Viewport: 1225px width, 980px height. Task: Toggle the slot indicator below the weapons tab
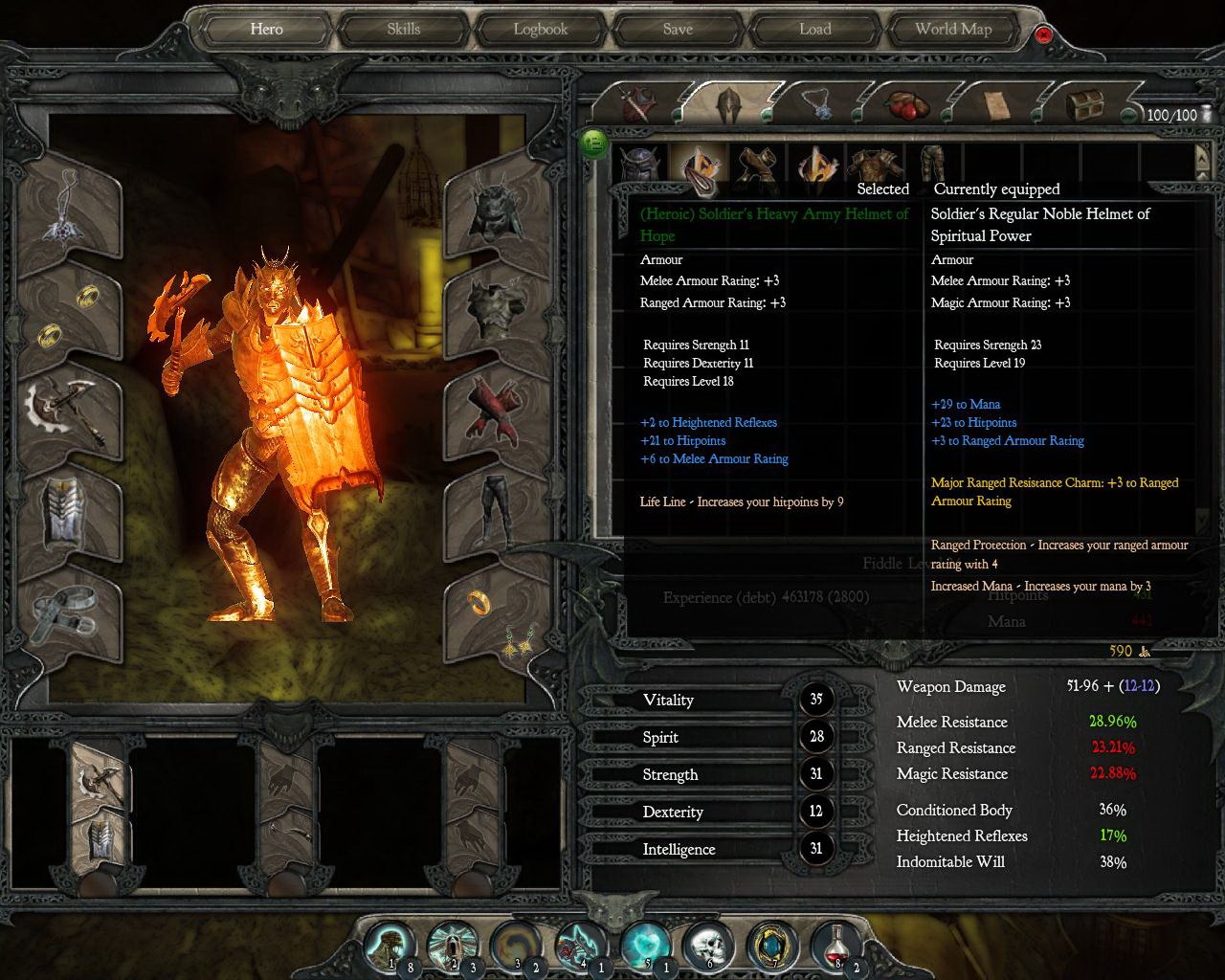pyautogui.click(x=676, y=113)
